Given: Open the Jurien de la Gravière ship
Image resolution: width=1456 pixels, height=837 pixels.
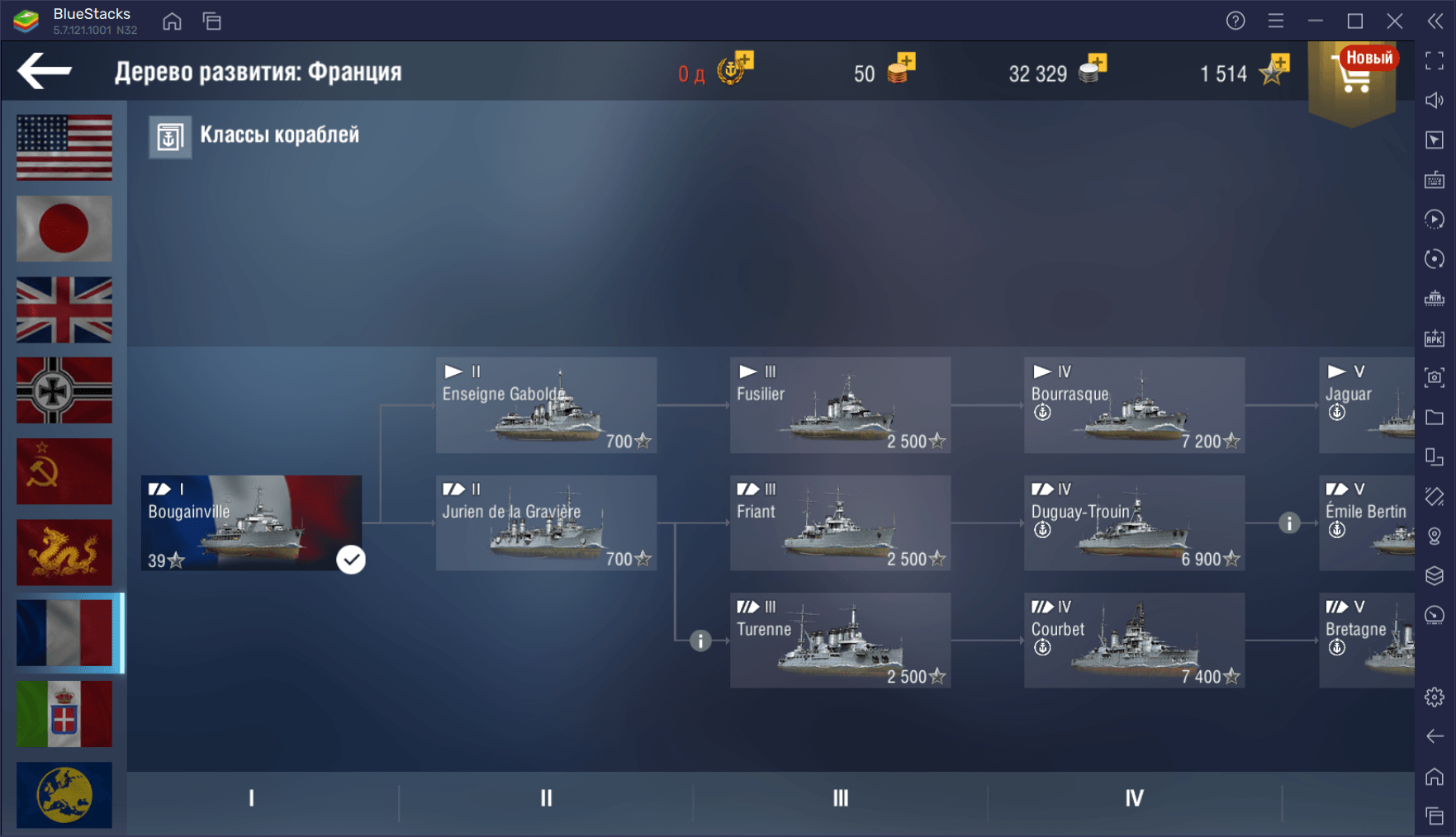Looking at the screenshot, I should point(546,523).
